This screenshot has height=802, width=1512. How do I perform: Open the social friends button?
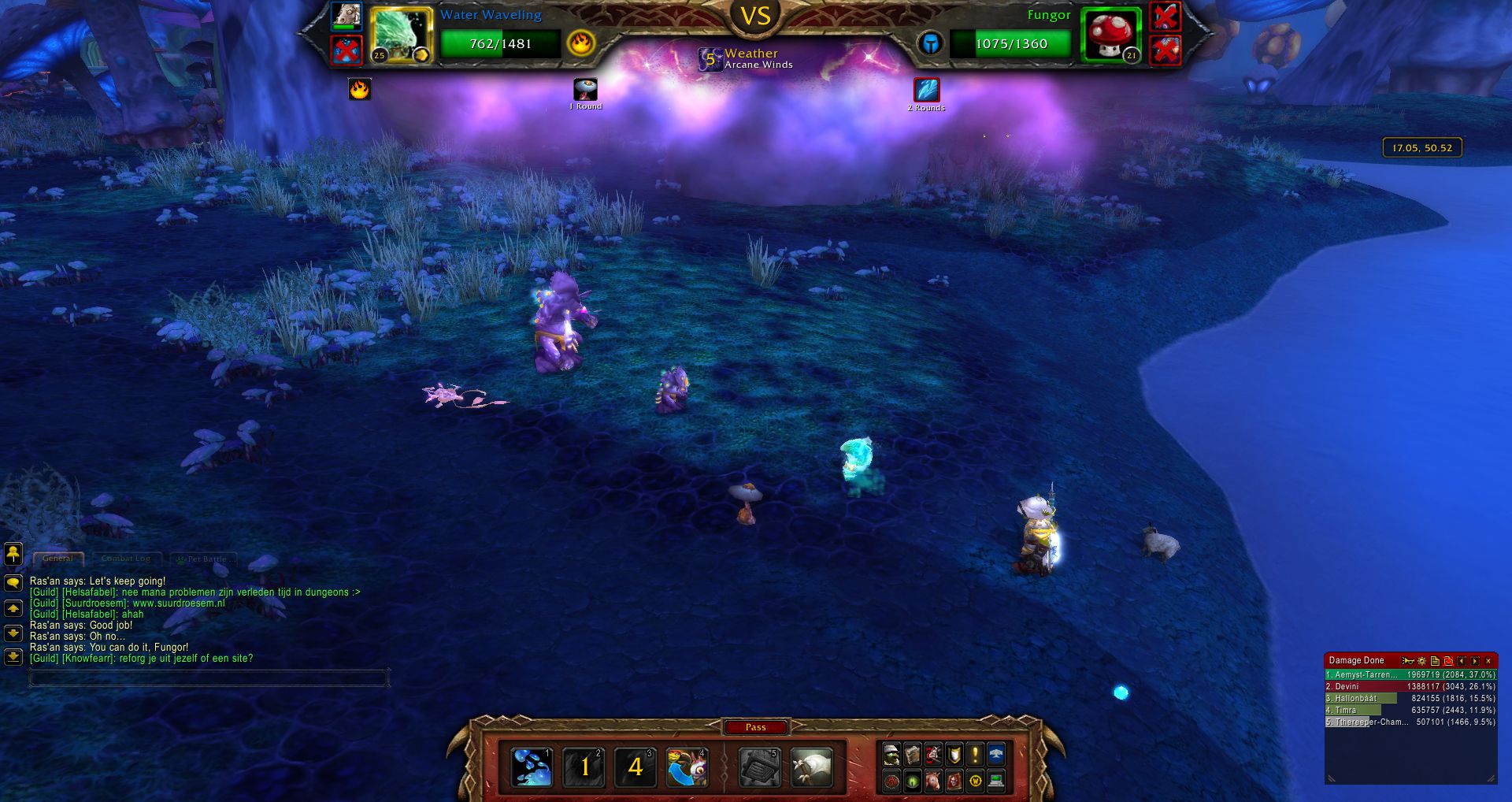click(13, 554)
